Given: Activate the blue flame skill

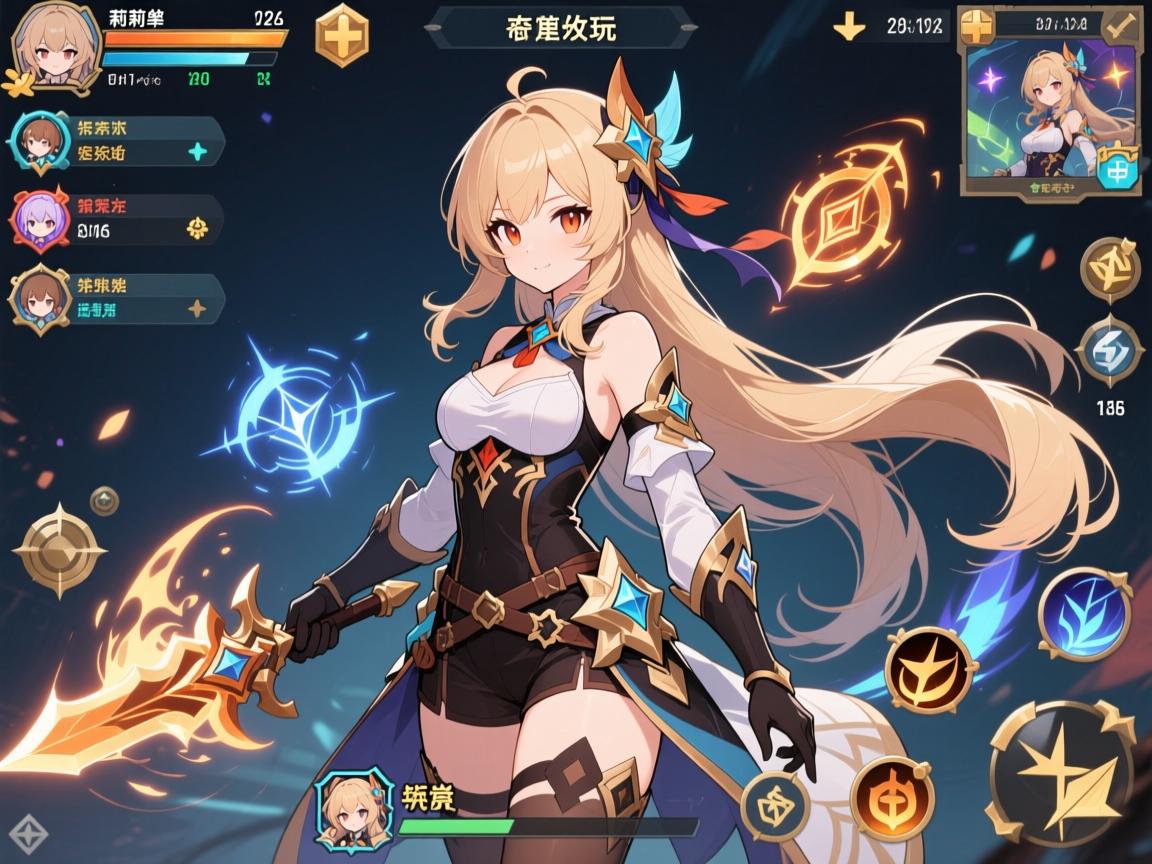Looking at the screenshot, I should 1085,613.
